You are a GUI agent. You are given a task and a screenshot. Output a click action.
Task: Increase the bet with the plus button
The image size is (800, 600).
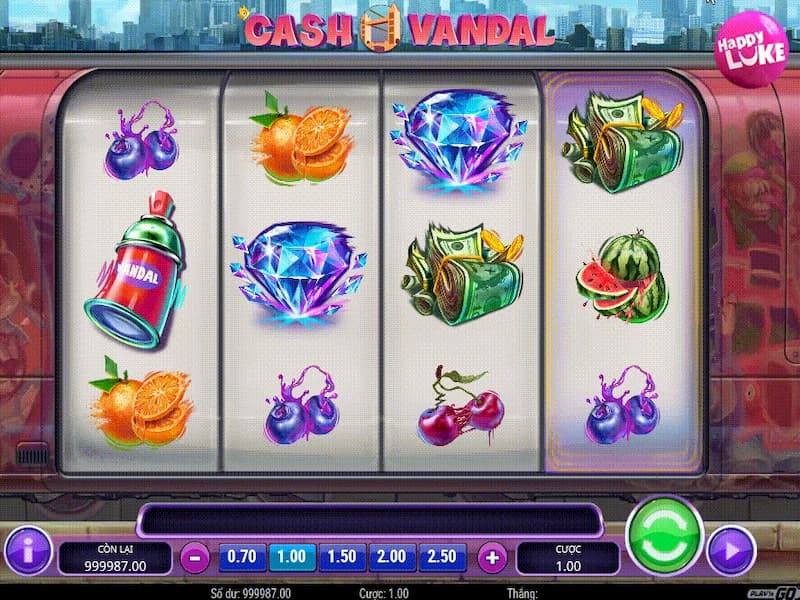point(492,557)
